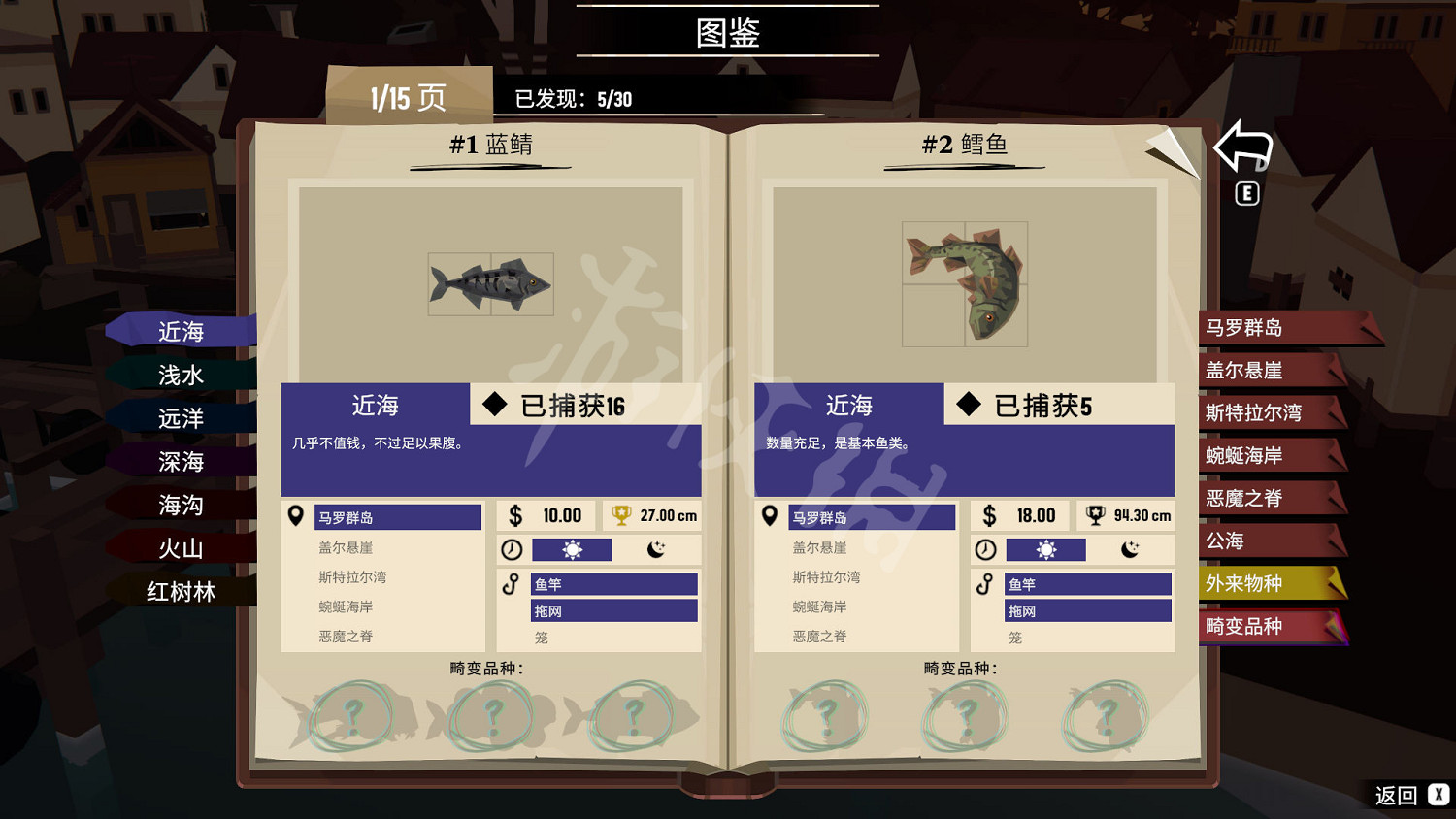Click the moon icon for 鳕鱼 catch time
Viewport: 1456px width, 819px height.
point(1132,549)
